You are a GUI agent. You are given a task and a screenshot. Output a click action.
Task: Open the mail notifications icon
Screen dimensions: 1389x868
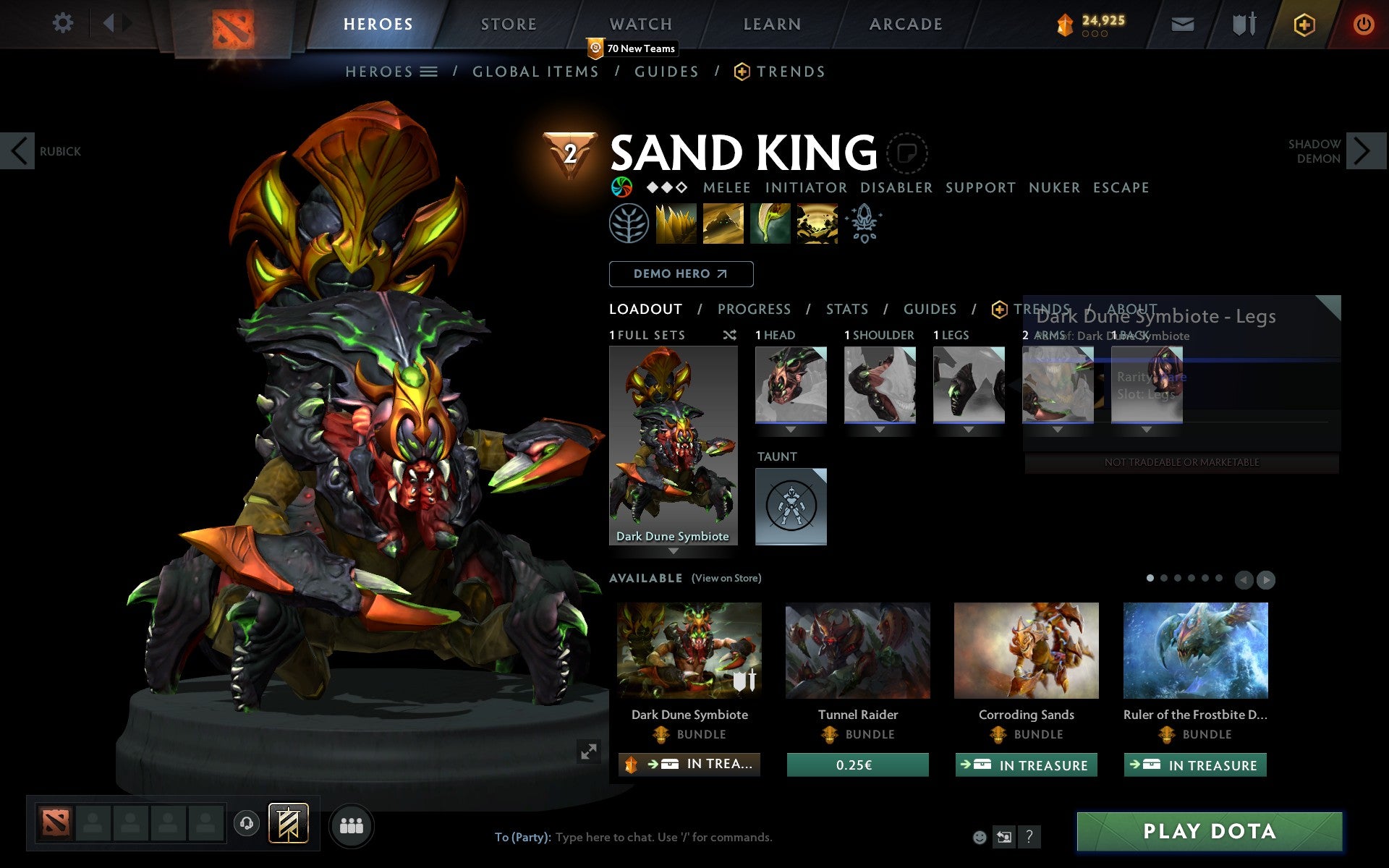(1181, 23)
